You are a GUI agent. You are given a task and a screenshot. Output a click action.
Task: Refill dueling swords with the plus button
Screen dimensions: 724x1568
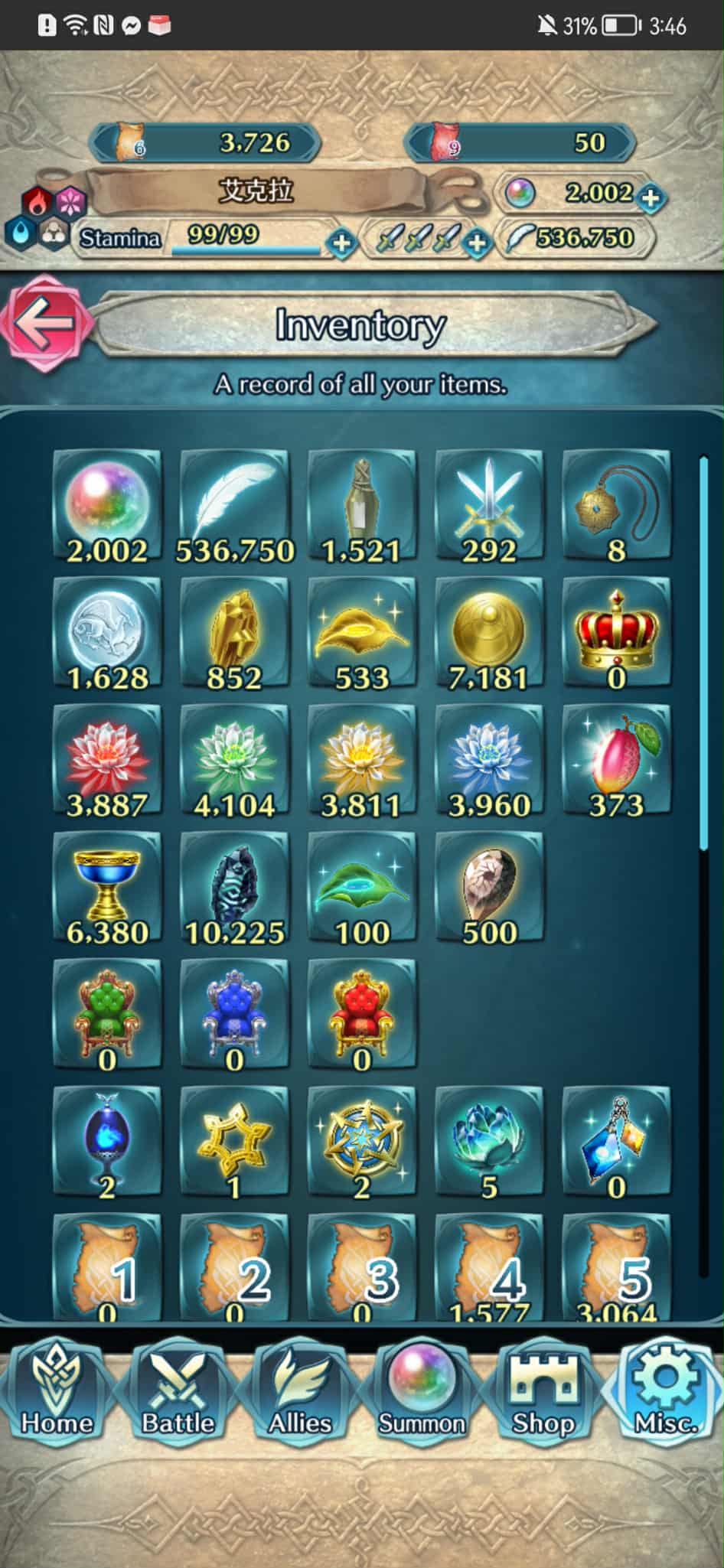coord(477,243)
